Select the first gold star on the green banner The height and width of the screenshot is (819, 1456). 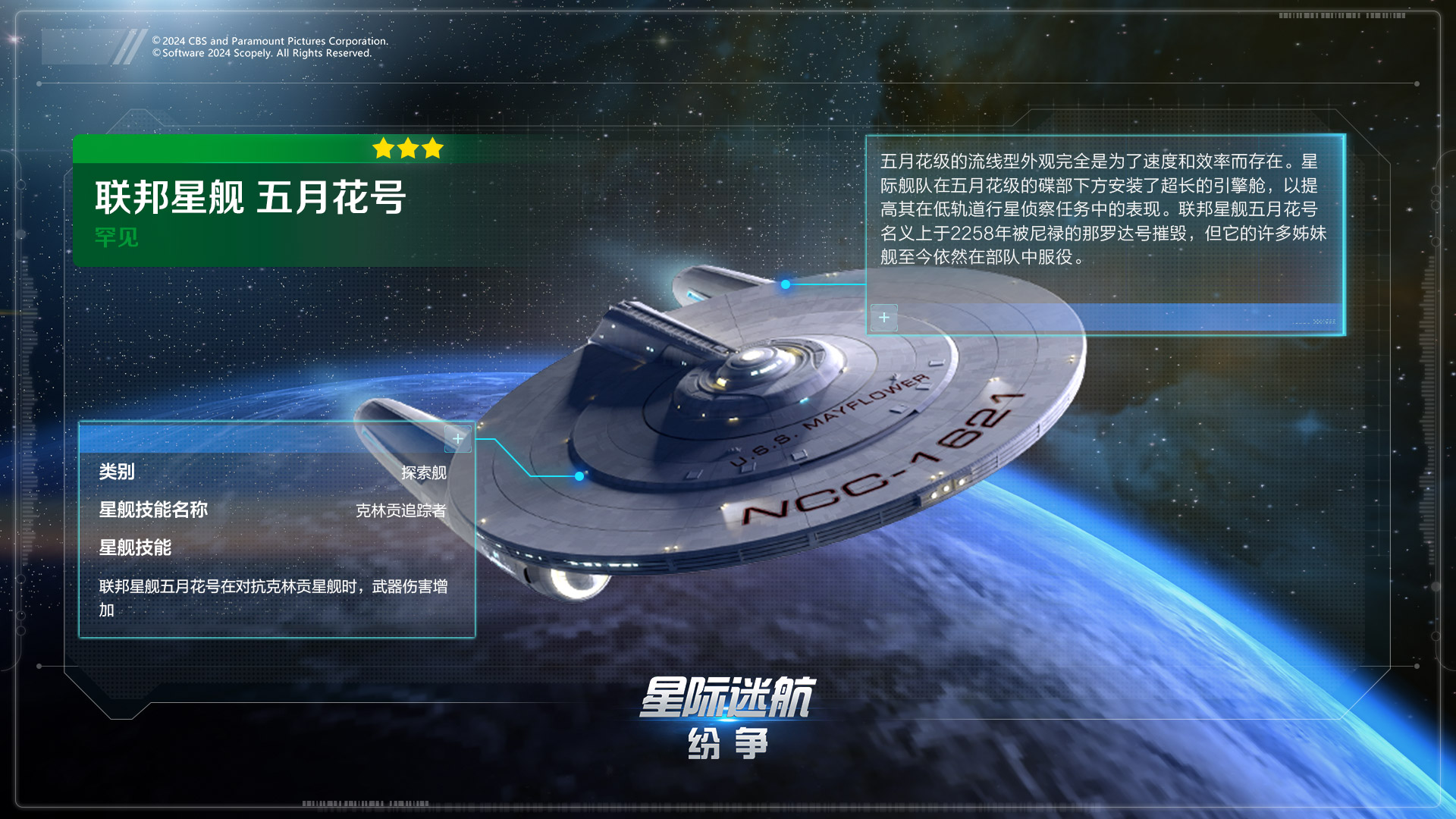(x=381, y=149)
